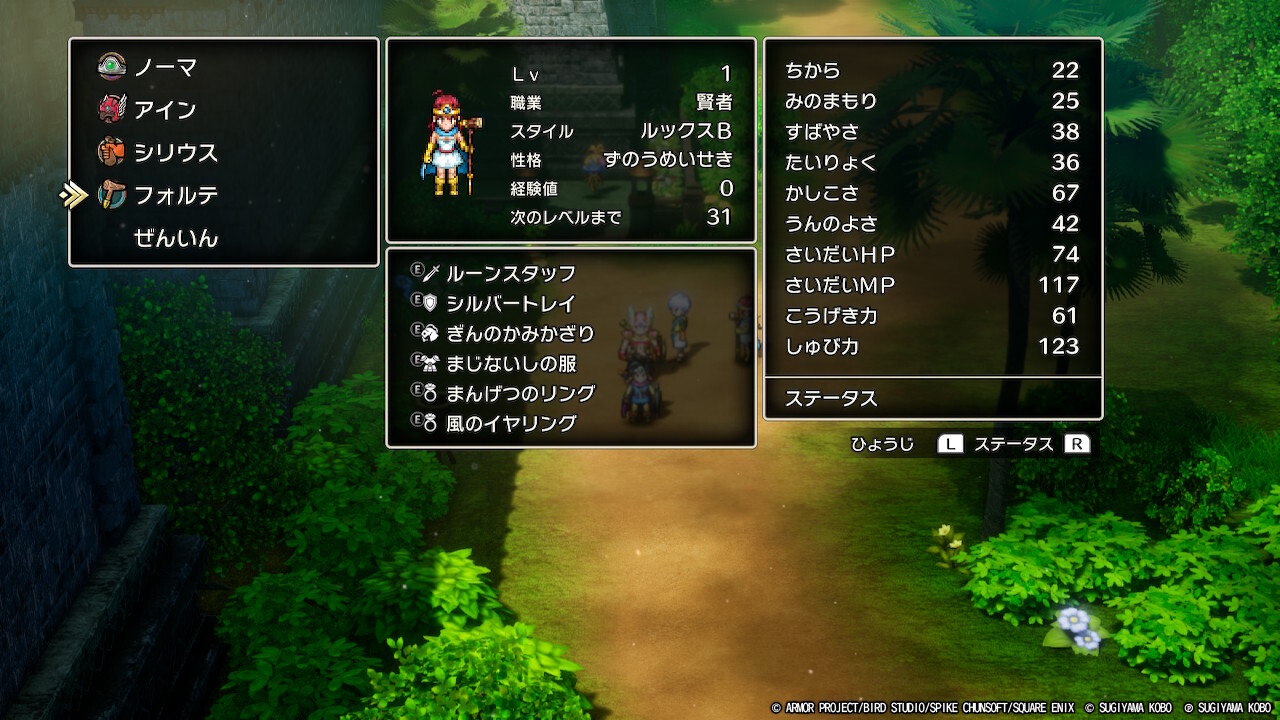
Task: Pick シリウス in the party list
Action: pyautogui.click(x=175, y=153)
